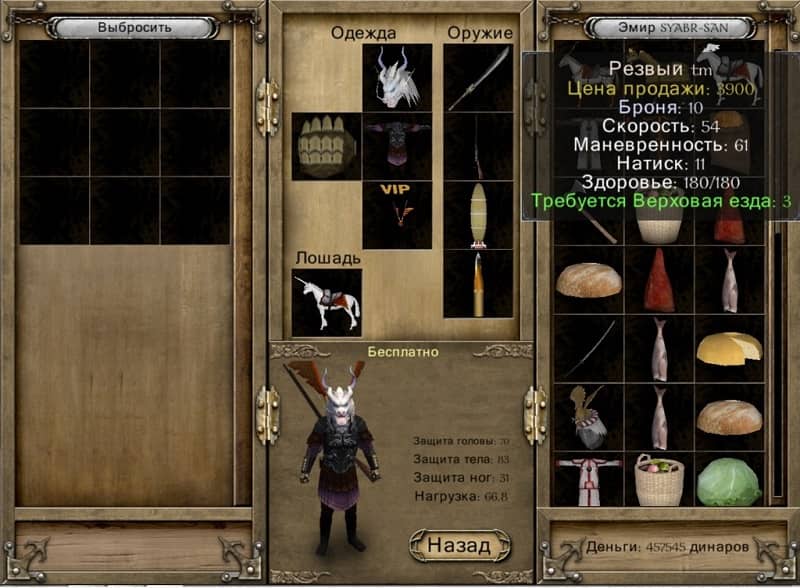Image resolution: width=800 pixels, height=588 pixels.
Task: Select the spare bow in the inventory grid
Action: (589, 348)
